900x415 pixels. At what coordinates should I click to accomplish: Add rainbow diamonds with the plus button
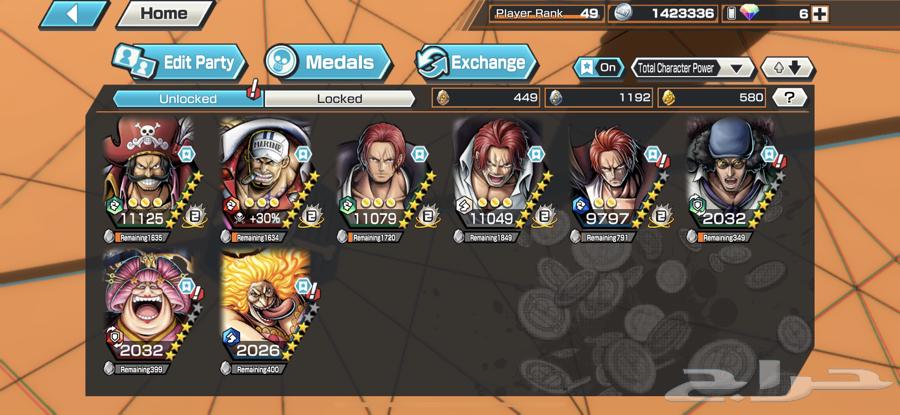click(820, 14)
